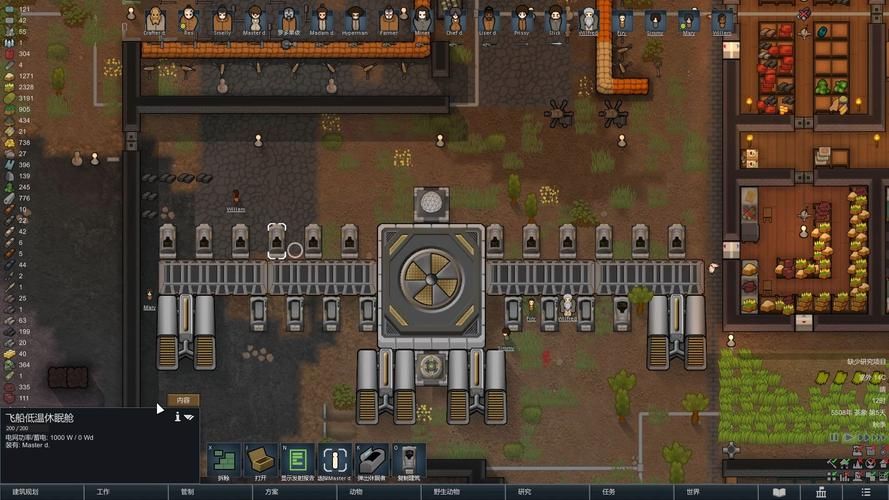Image resolution: width=889 pixels, height=500 pixels.
Task: Open the info button on the casket panel
Action: click(177, 417)
